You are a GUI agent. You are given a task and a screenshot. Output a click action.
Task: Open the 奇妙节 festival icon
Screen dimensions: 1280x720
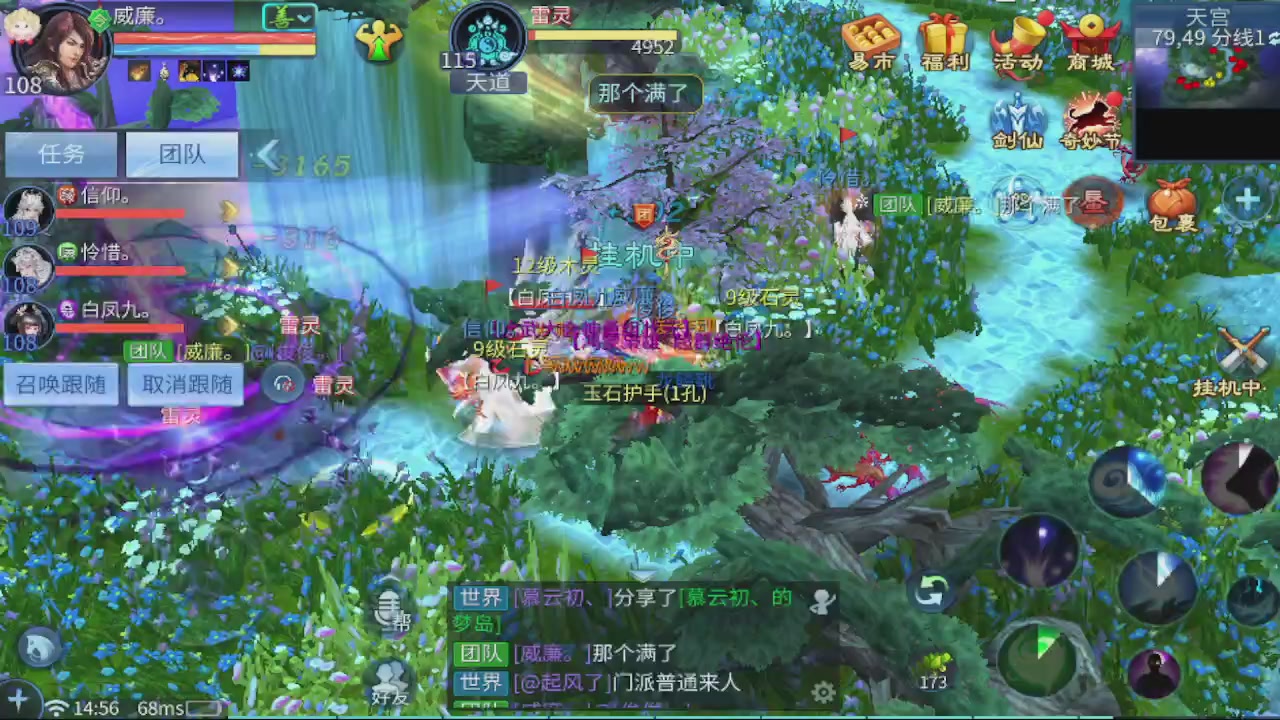(x=1091, y=113)
